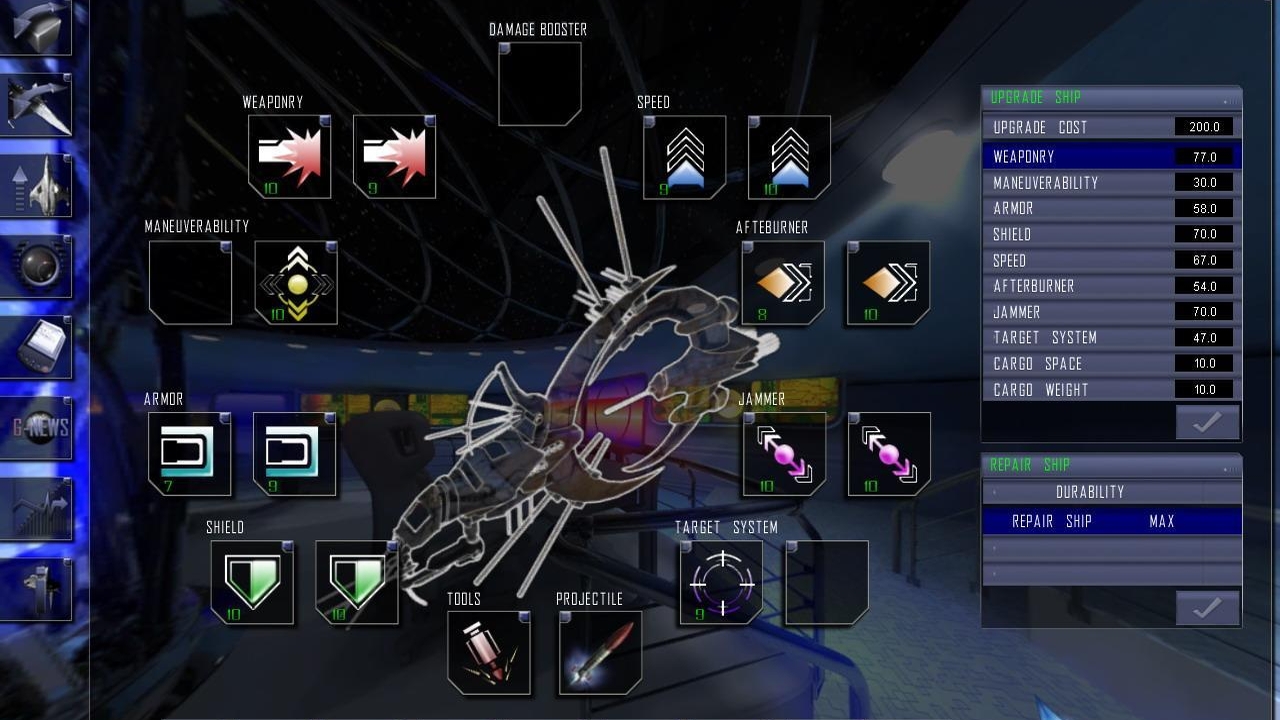Click the empty Damage Booster slot

coord(540,84)
